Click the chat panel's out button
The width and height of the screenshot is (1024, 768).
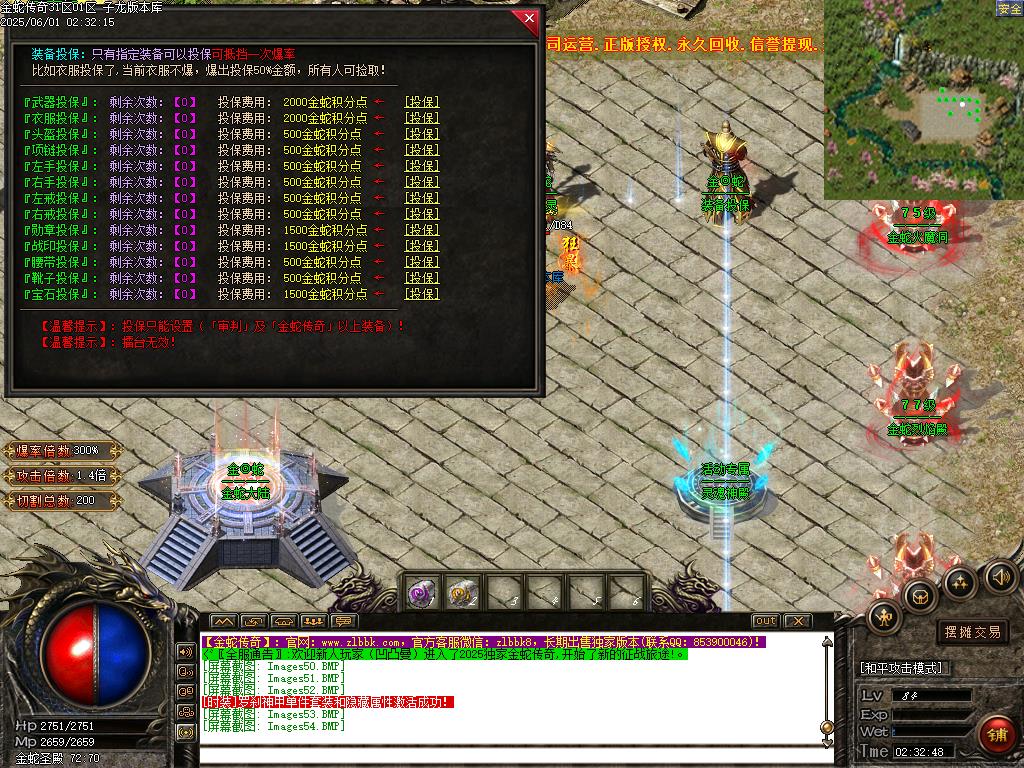[x=765, y=621]
